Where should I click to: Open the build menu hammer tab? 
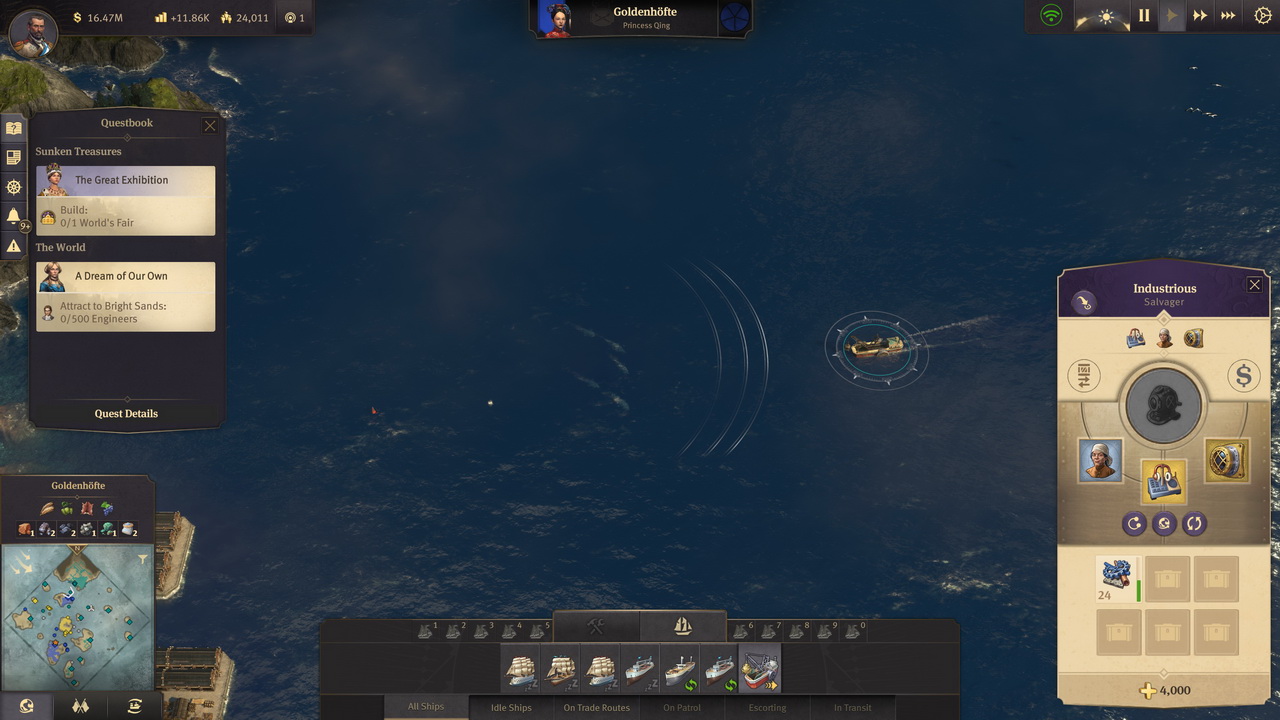596,626
